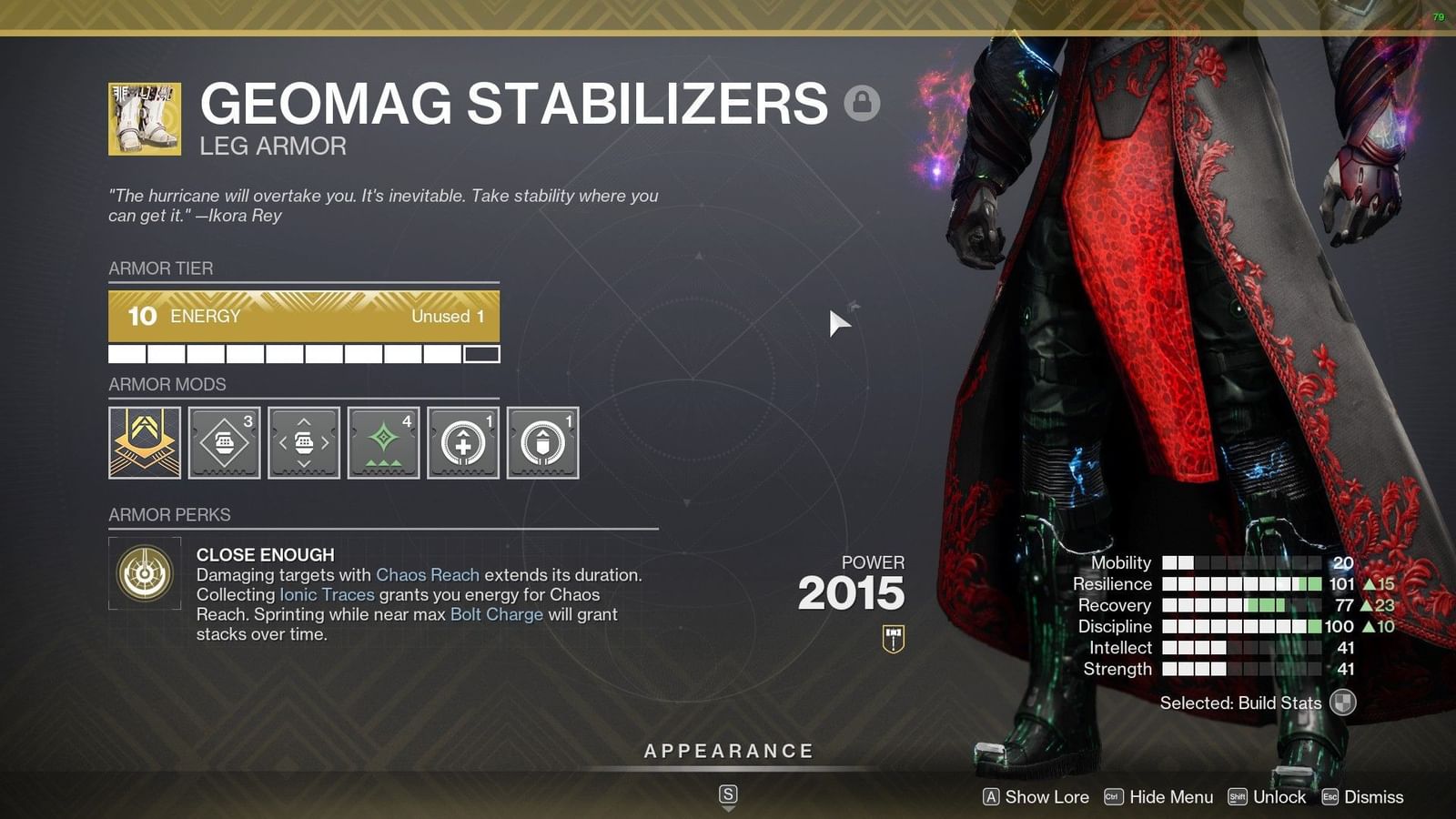Open the grenade mod stacked x3
Screen dimensions: 1456x819
224,443
